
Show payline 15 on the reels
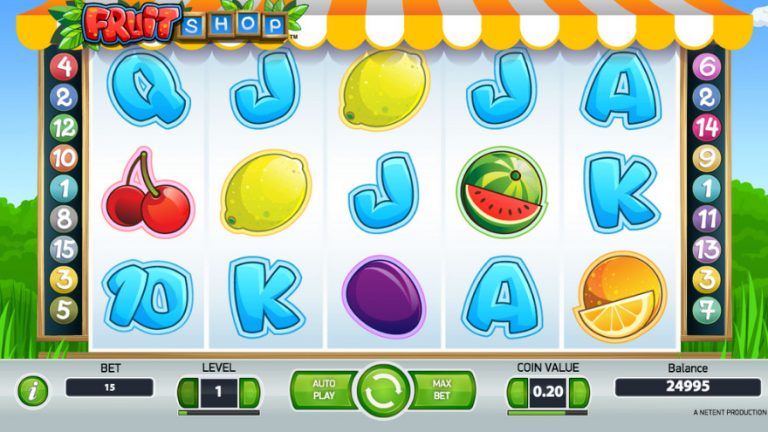pos(64,249)
